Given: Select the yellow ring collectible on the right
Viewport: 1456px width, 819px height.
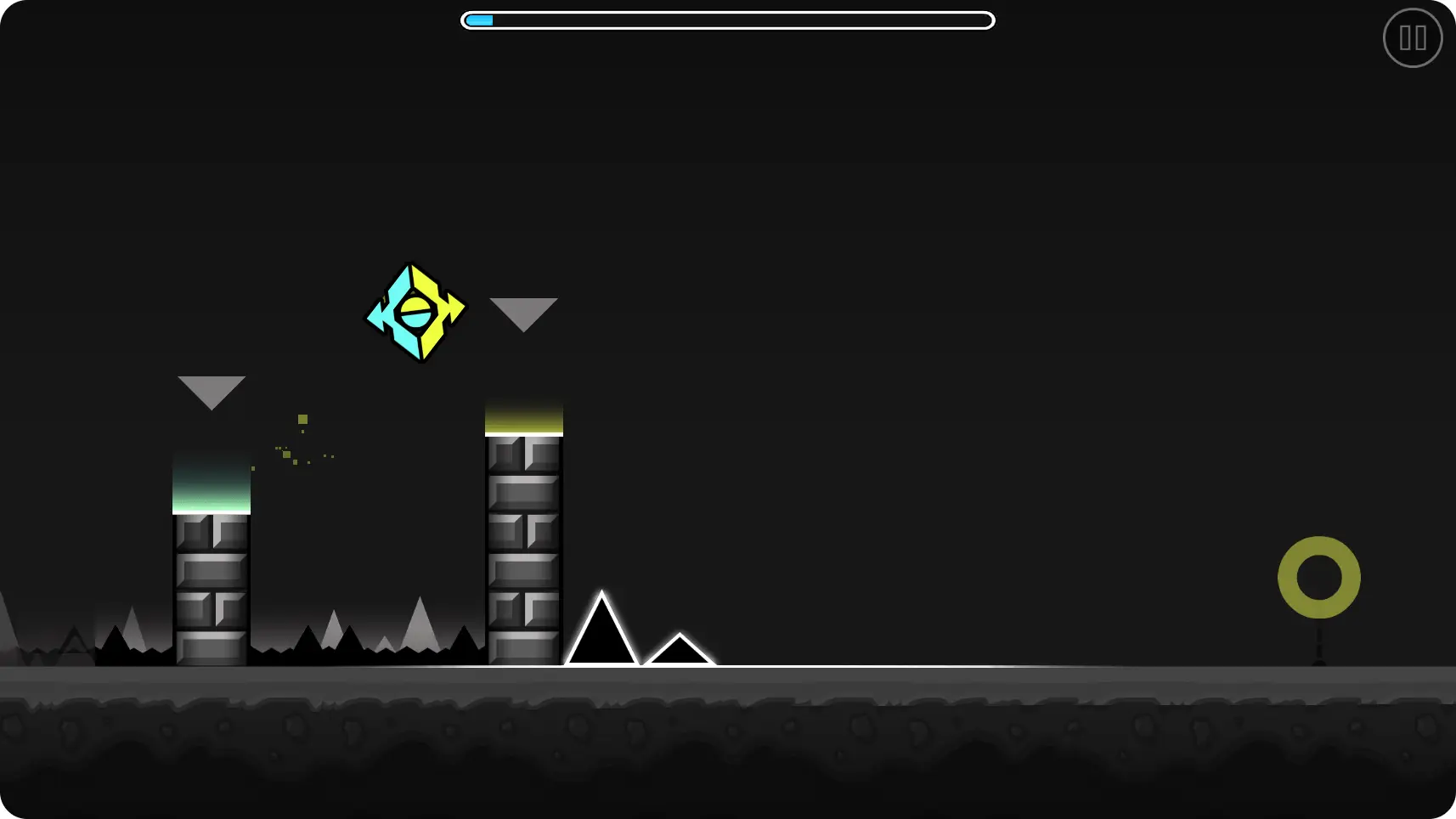Looking at the screenshot, I should click(x=1319, y=576).
